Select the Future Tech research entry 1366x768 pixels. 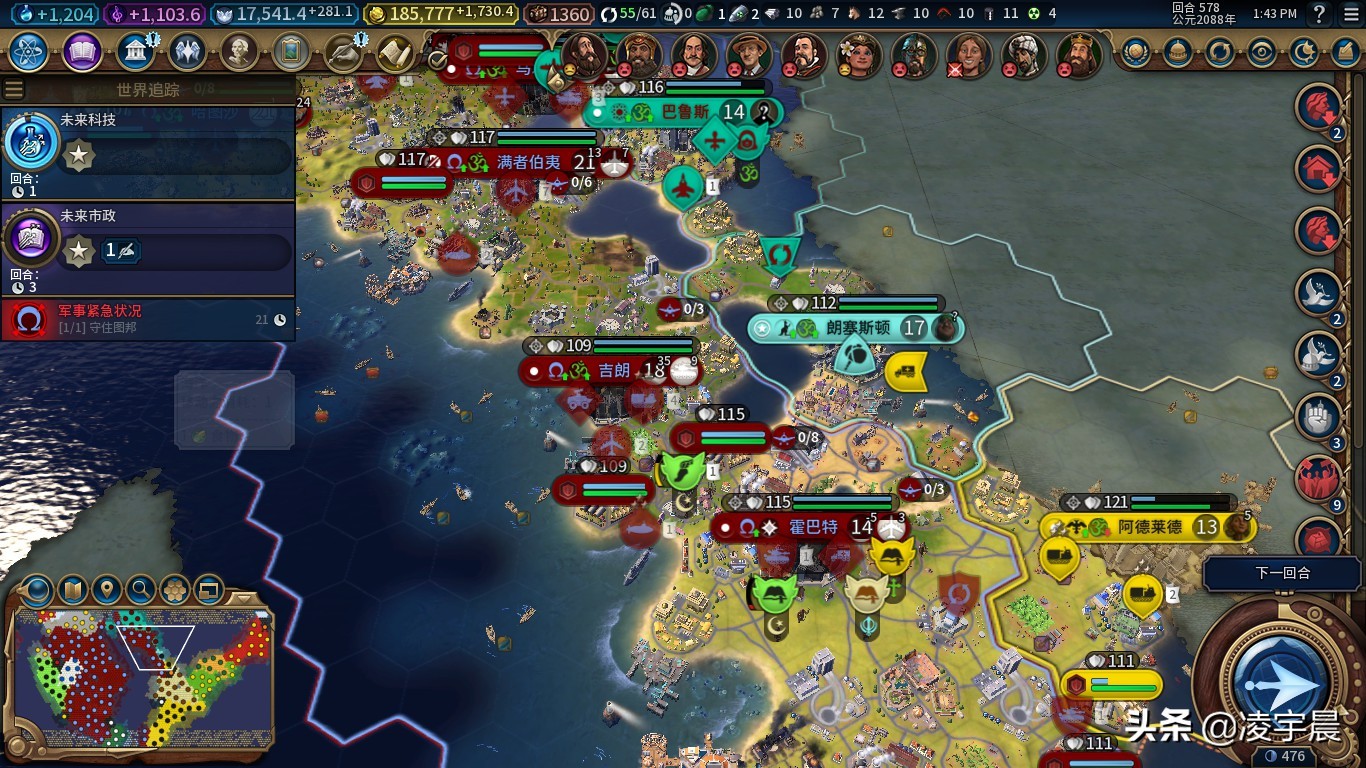[148, 148]
